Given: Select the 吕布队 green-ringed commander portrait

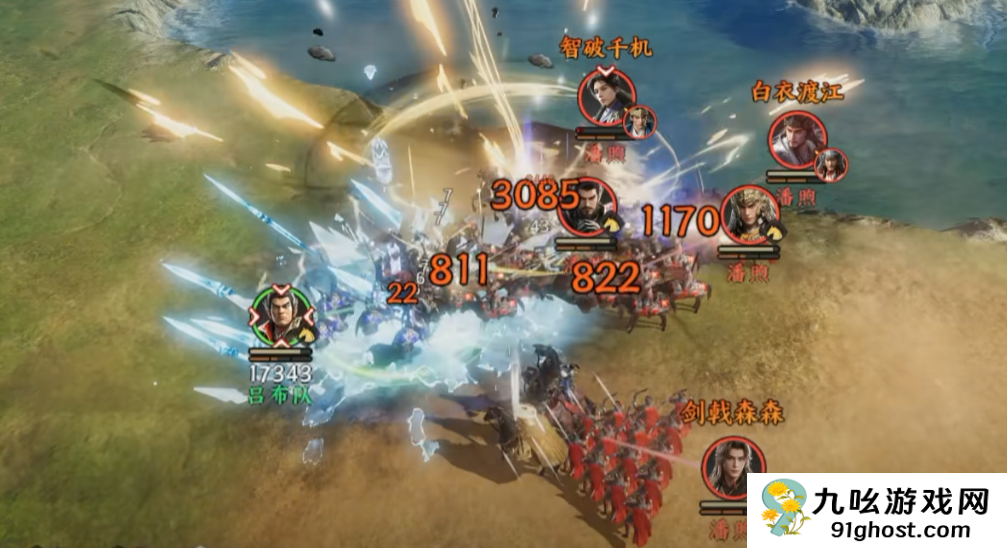Looking at the screenshot, I should point(282,316).
